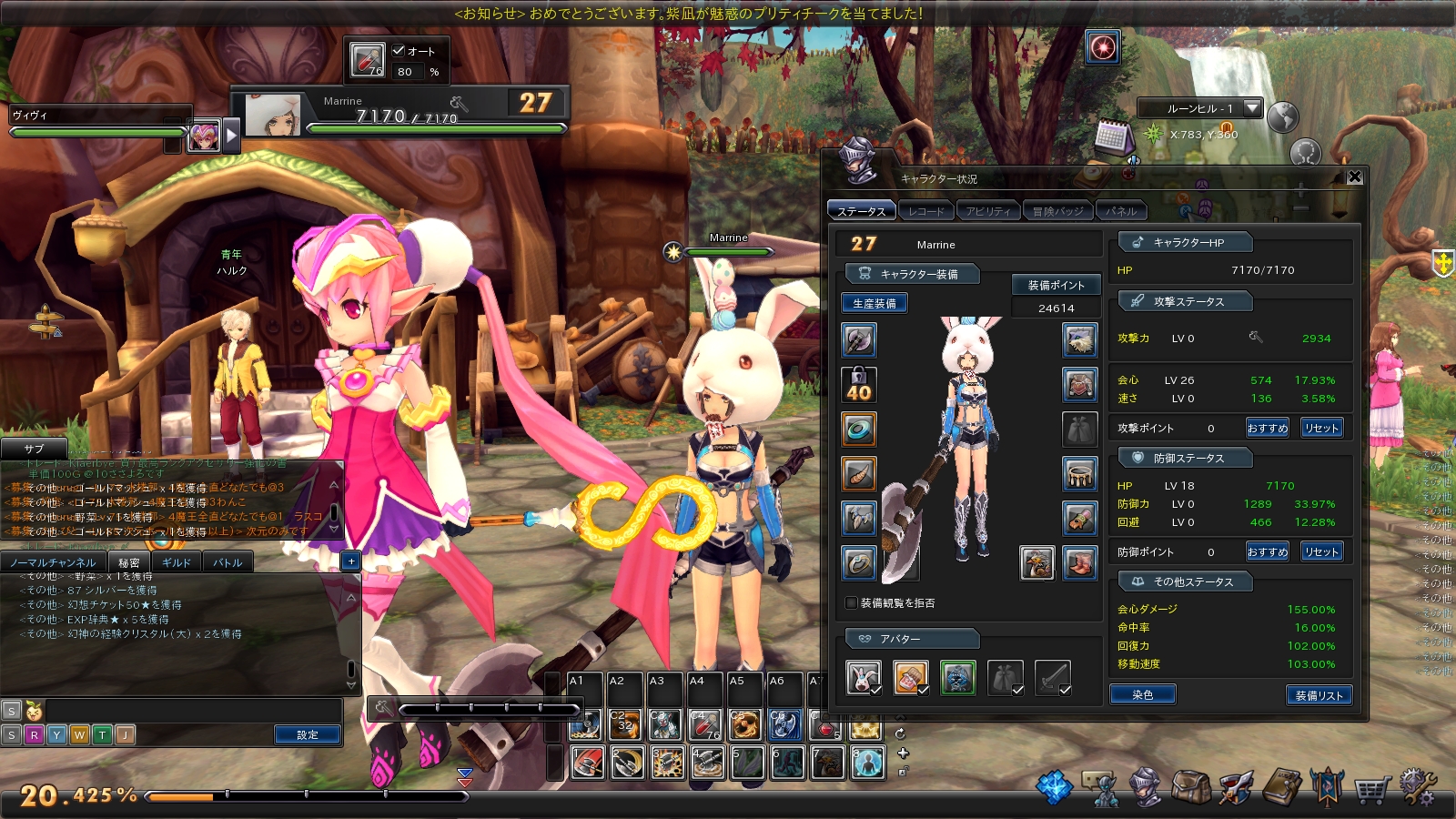Toggle the オート auto-potion checkbox
The image size is (1456, 819).
coord(399,50)
